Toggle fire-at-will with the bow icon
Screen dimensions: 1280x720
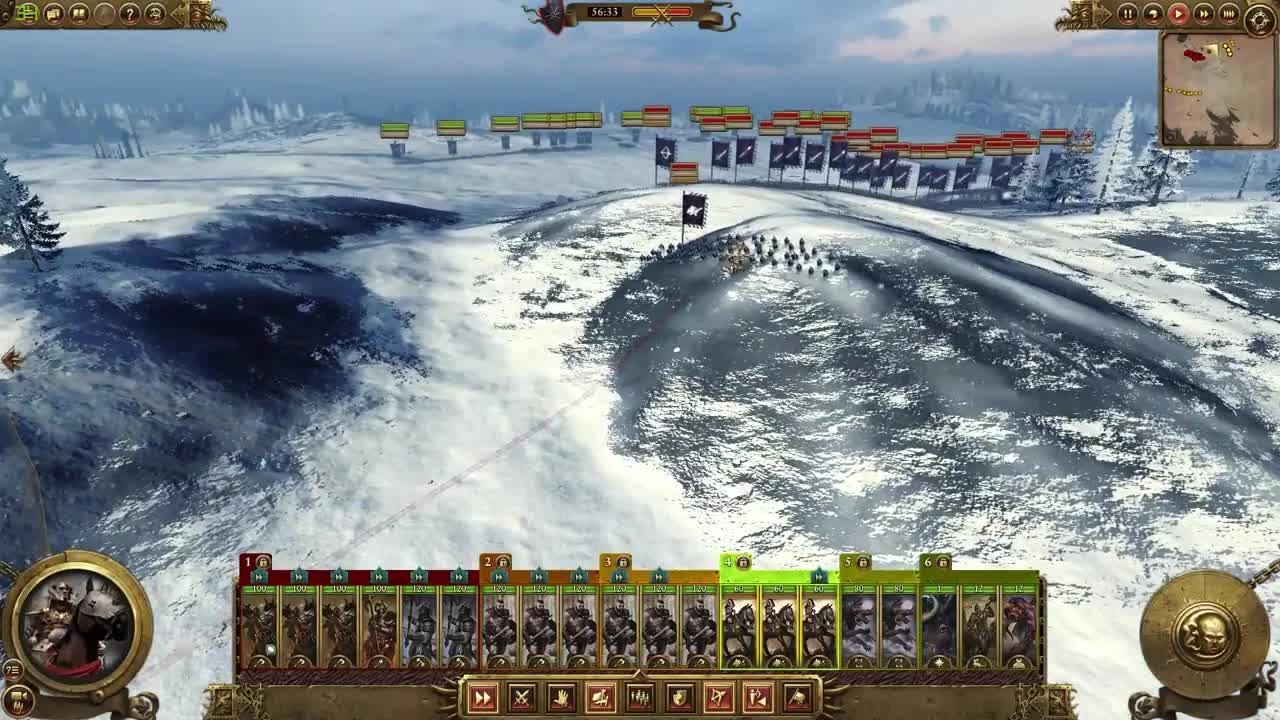point(717,700)
